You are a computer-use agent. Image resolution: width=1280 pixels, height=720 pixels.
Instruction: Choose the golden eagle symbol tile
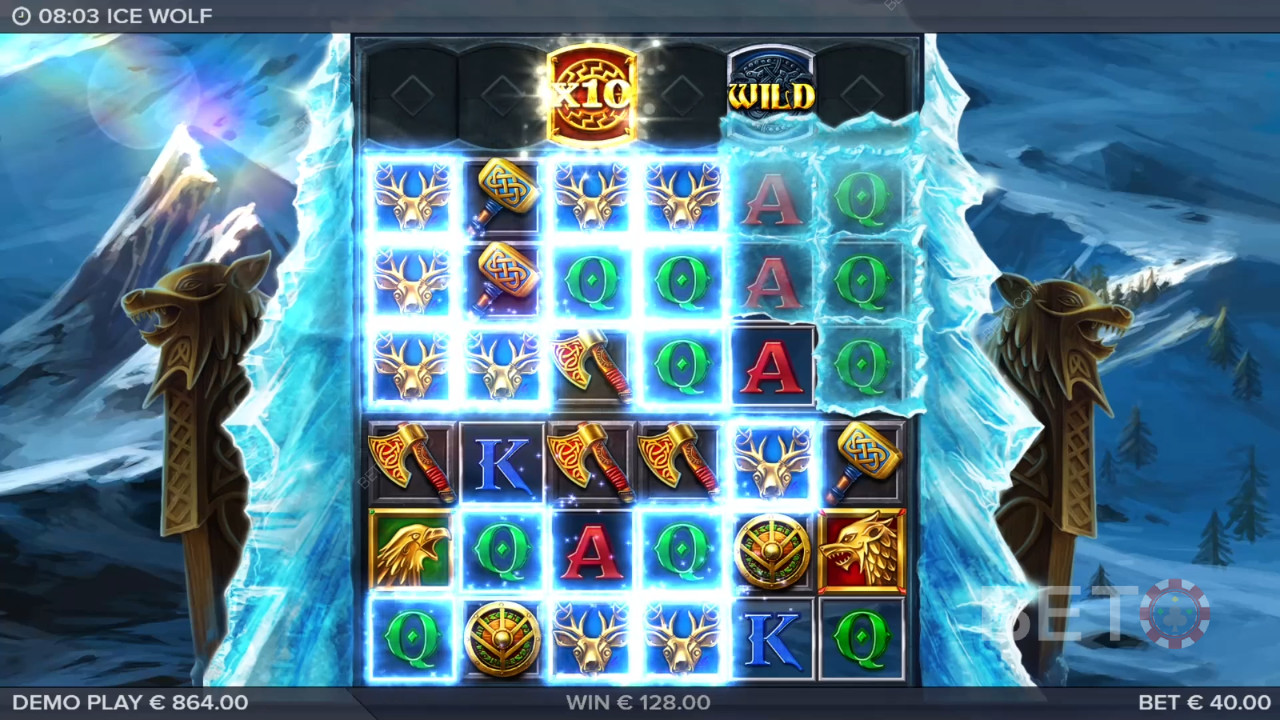click(410, 551)
